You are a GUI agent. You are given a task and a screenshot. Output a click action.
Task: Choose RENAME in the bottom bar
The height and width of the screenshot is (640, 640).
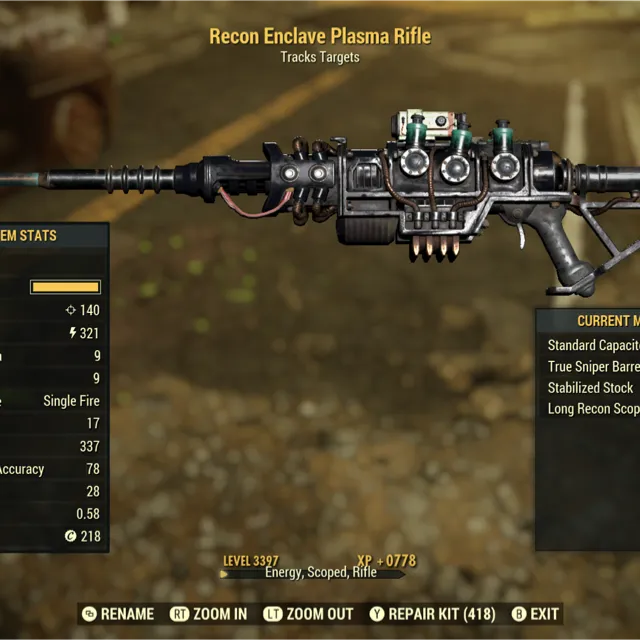(118, 614)
